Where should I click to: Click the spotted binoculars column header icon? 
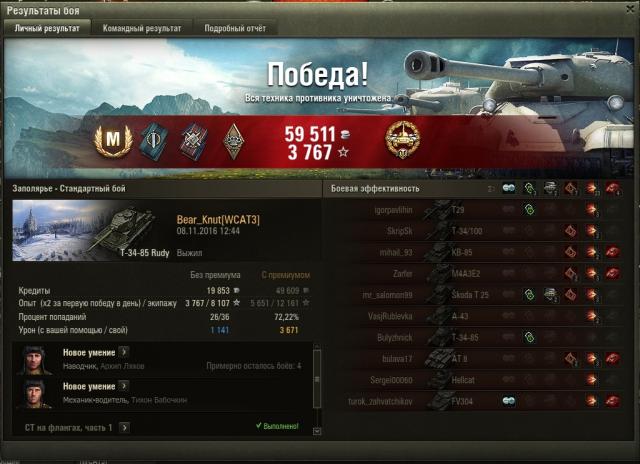click(x=509, y=188)
